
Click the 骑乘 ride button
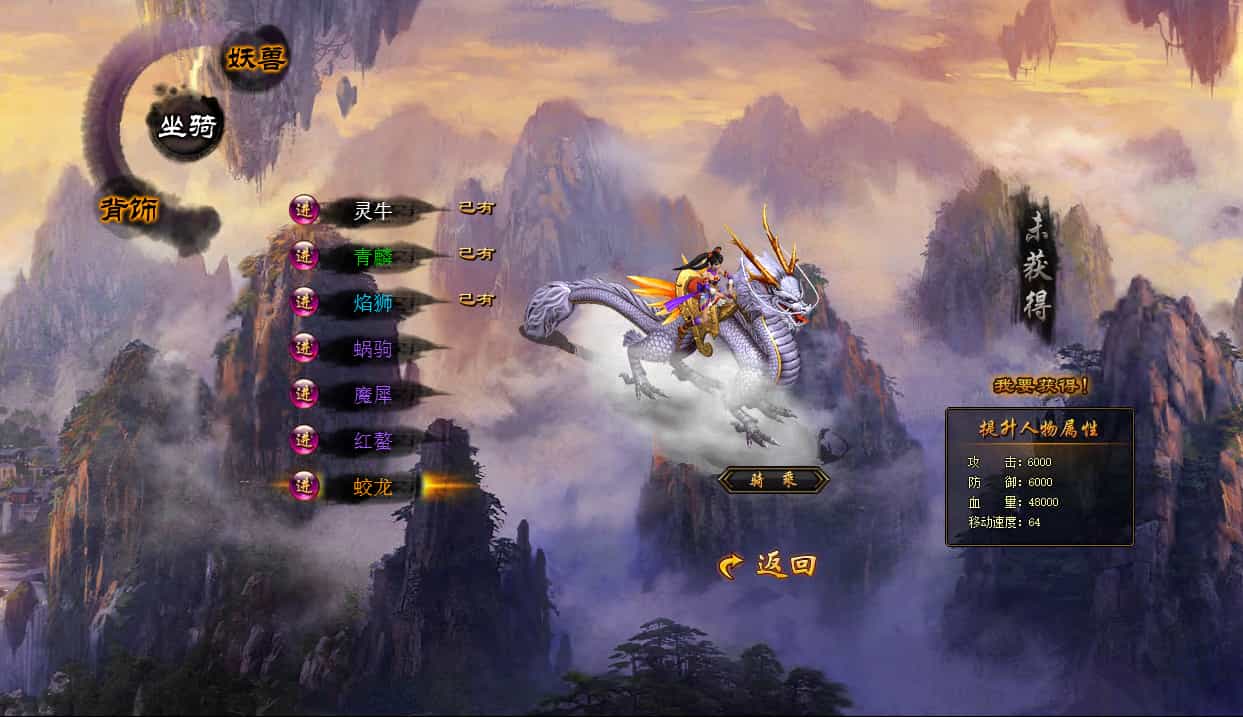773,481
